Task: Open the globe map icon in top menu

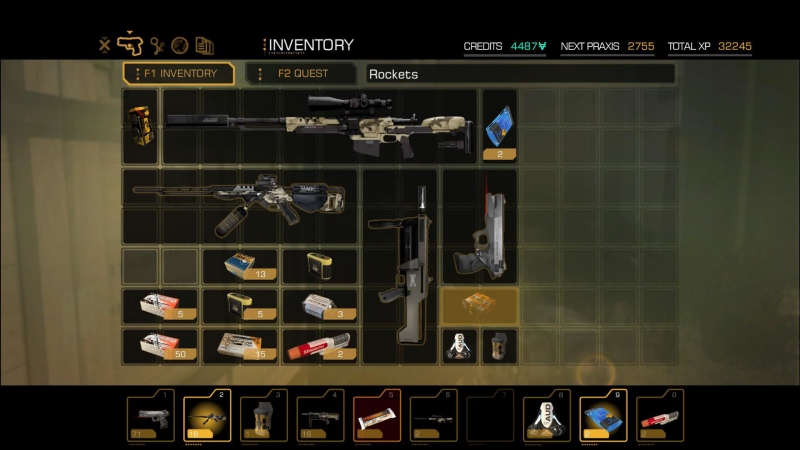Action: point(180,45)
